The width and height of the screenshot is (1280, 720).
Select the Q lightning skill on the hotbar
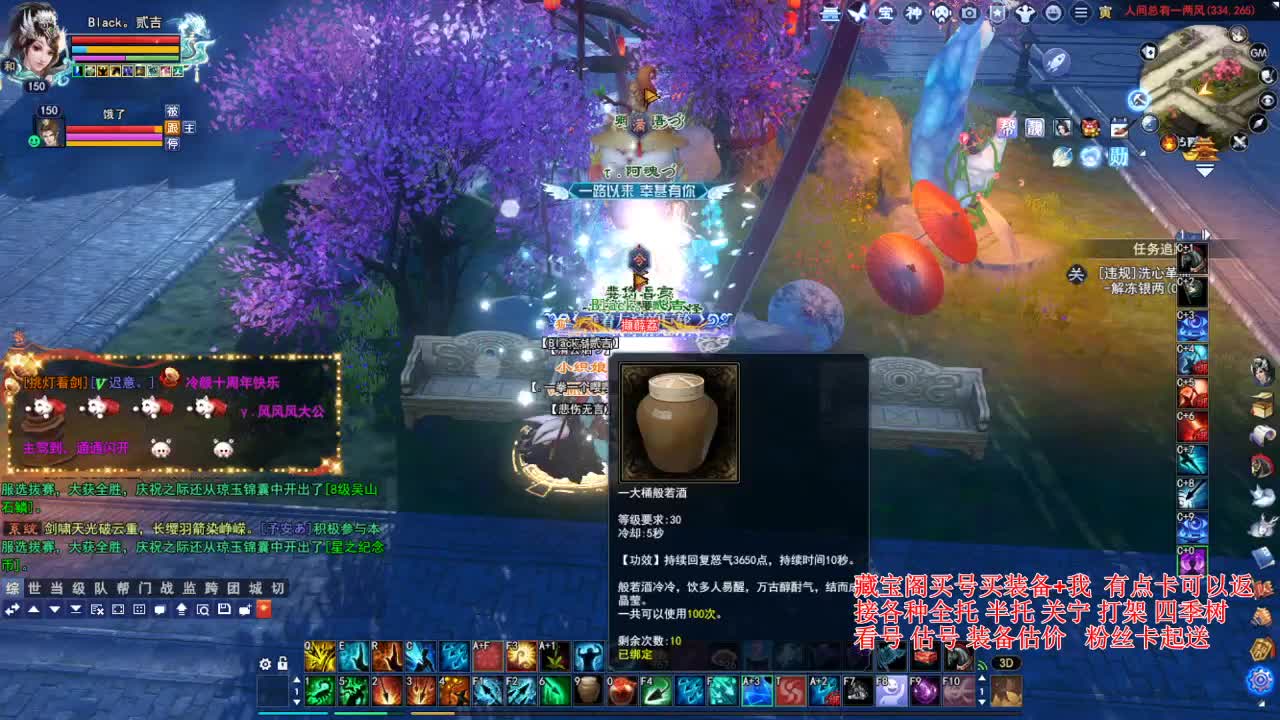319,658
